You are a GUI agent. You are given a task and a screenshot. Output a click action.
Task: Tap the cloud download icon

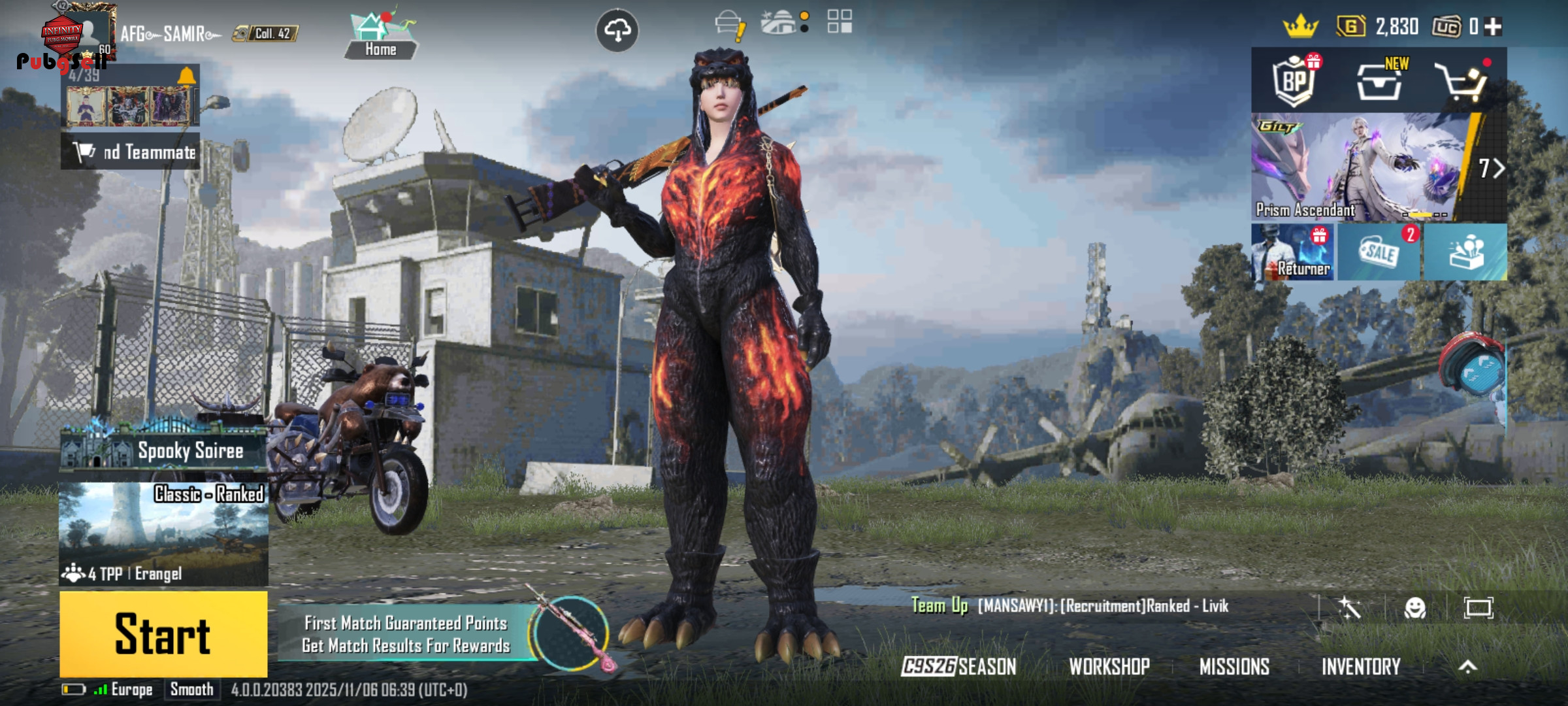coord(617,30)
